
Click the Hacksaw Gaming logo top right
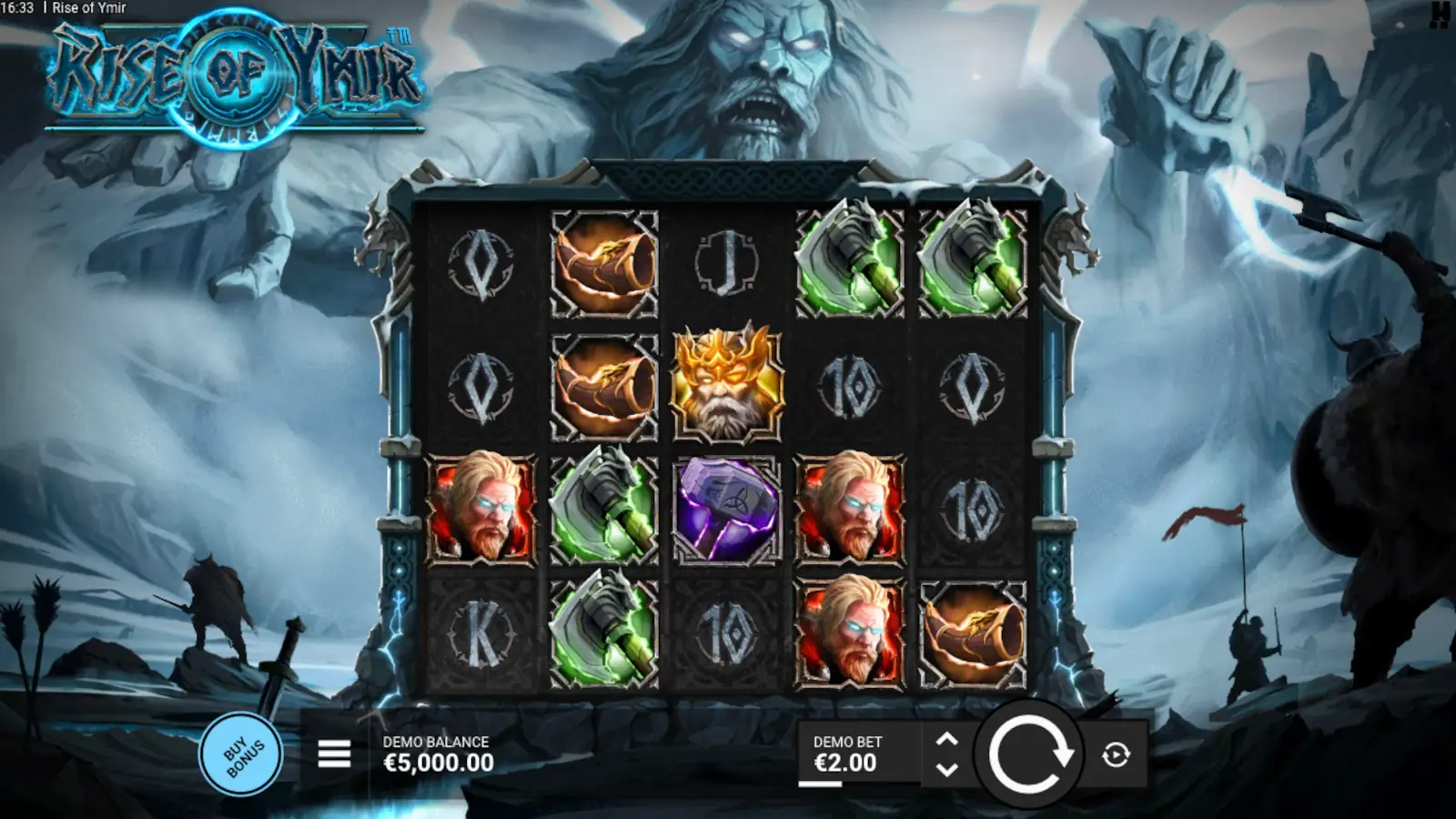(x=1438, y=16)
